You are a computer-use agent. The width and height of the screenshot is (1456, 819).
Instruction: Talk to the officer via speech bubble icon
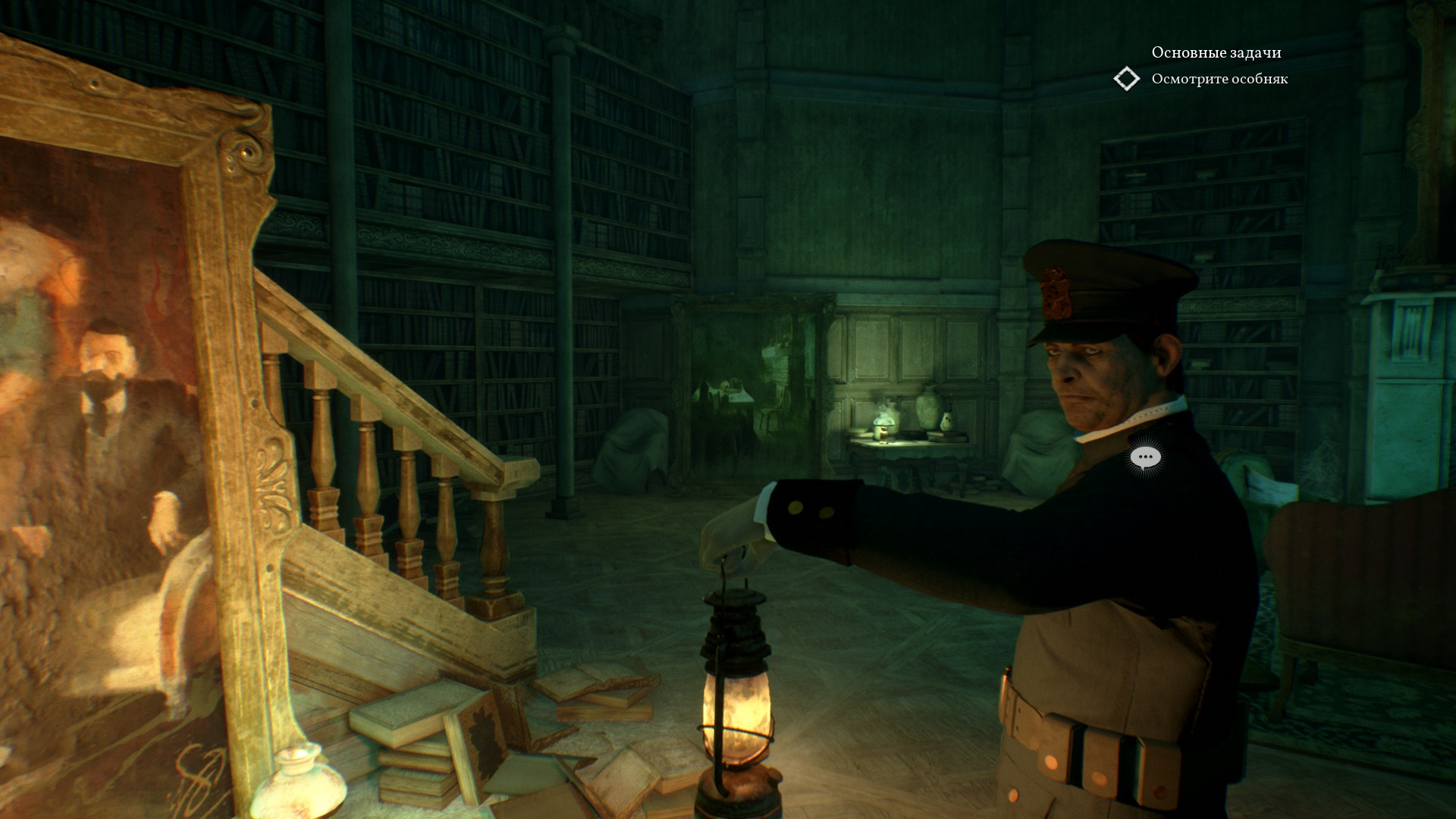1145,458
